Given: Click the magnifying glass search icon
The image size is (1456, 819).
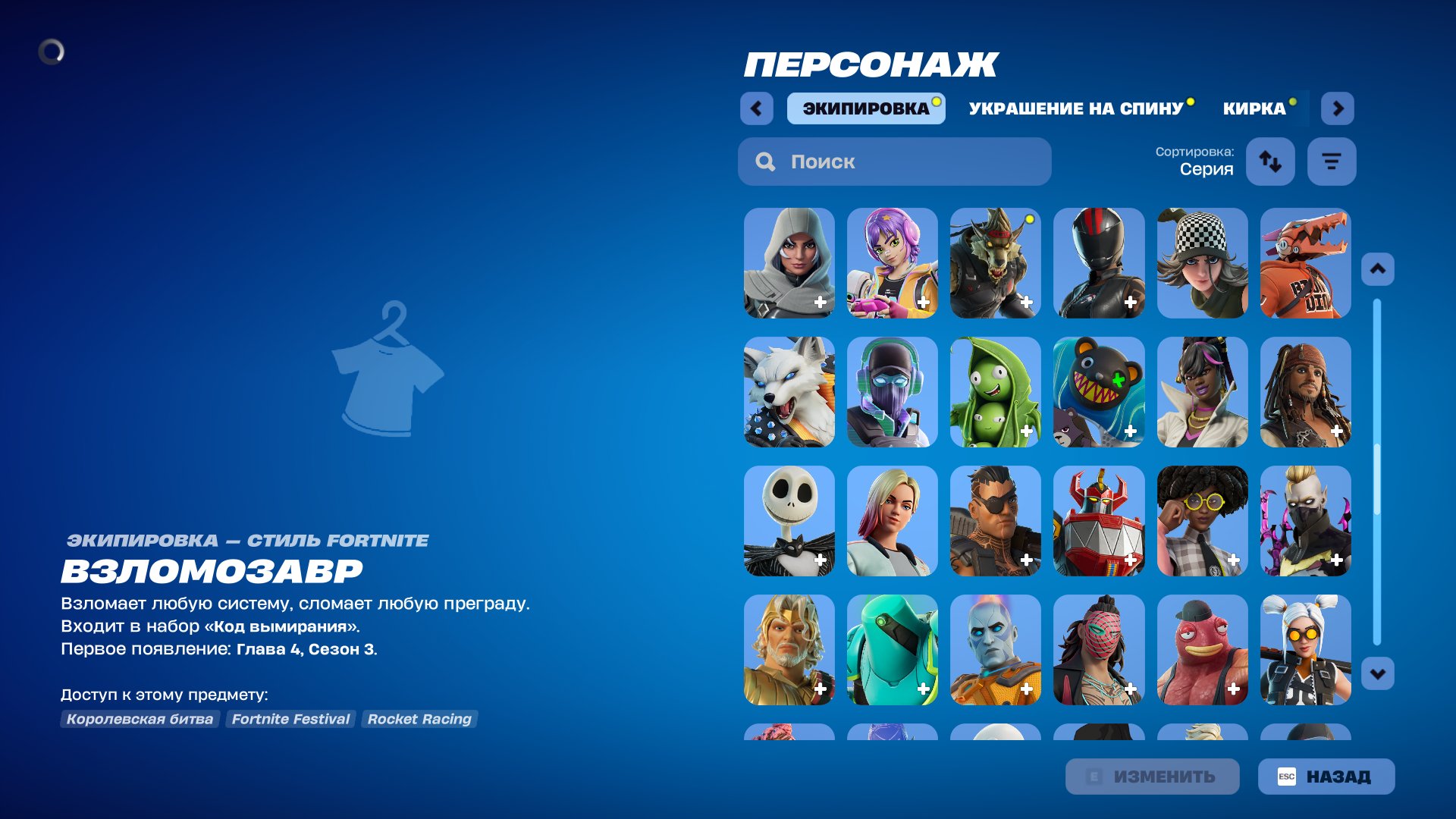Looking at the screenshot, I should pos(764,162).
